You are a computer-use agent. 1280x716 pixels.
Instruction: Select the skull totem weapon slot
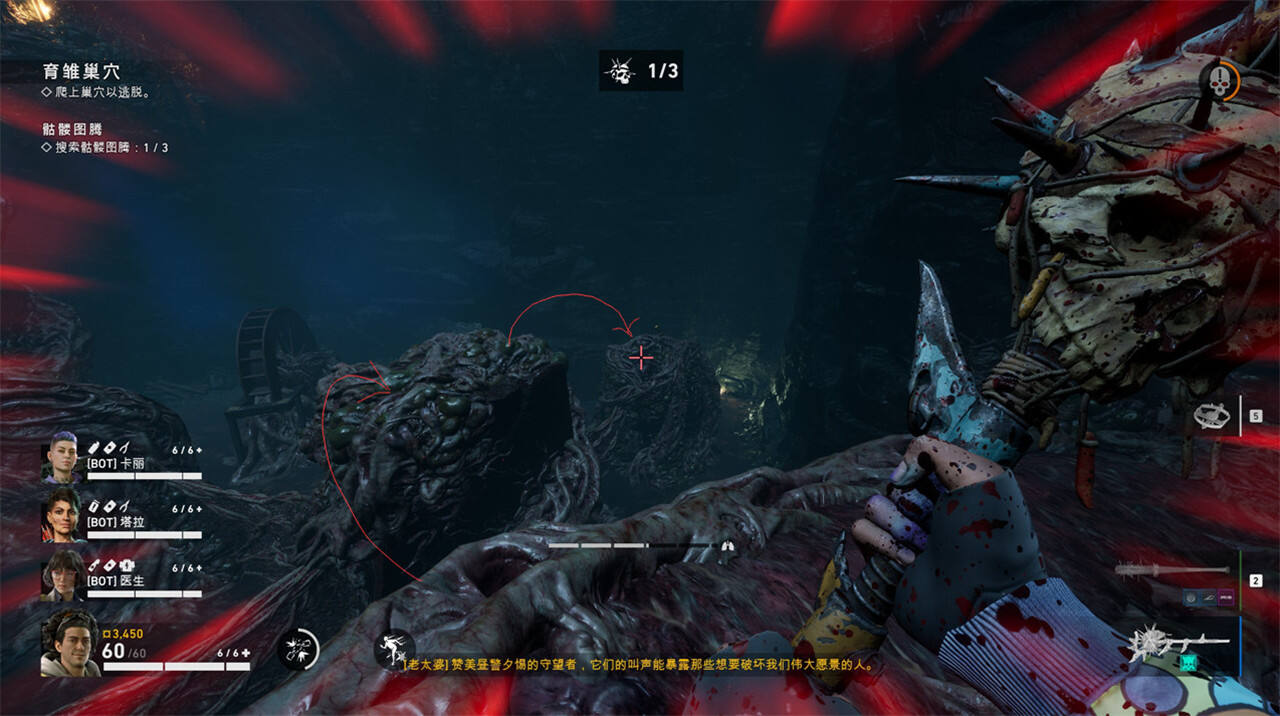[1175, 638]
